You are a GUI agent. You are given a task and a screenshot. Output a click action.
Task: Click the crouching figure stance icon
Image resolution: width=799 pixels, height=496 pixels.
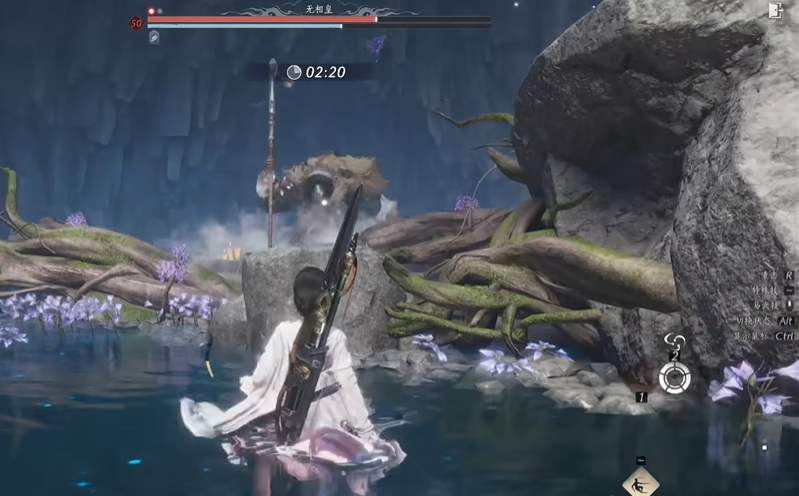pyautogui.click(x=640, y=482)
